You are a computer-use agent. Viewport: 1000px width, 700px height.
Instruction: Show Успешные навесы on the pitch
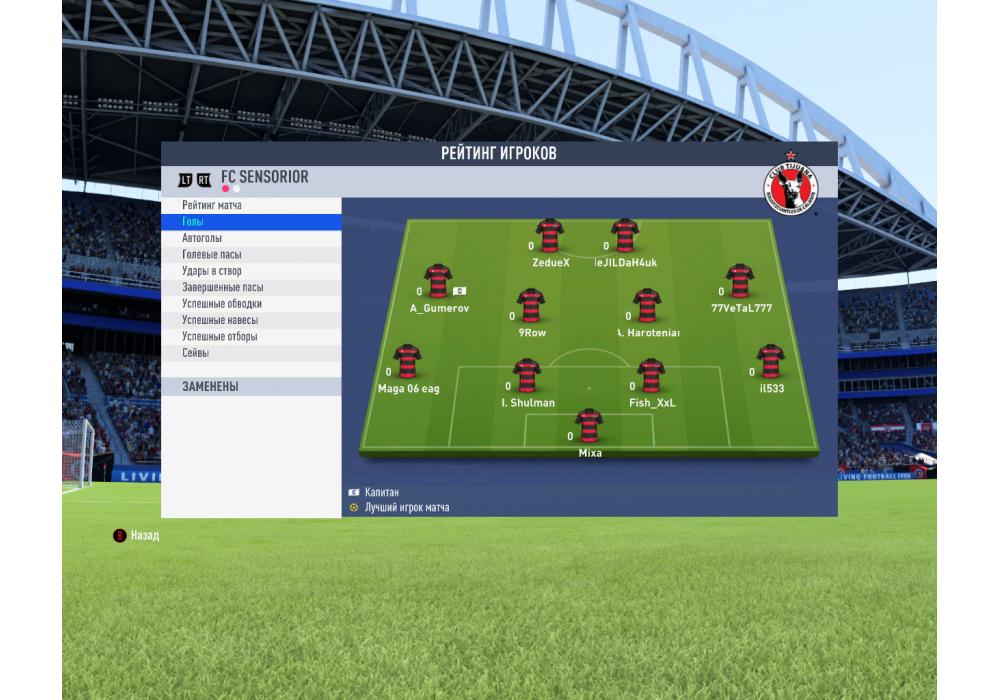tap(250, 320)
